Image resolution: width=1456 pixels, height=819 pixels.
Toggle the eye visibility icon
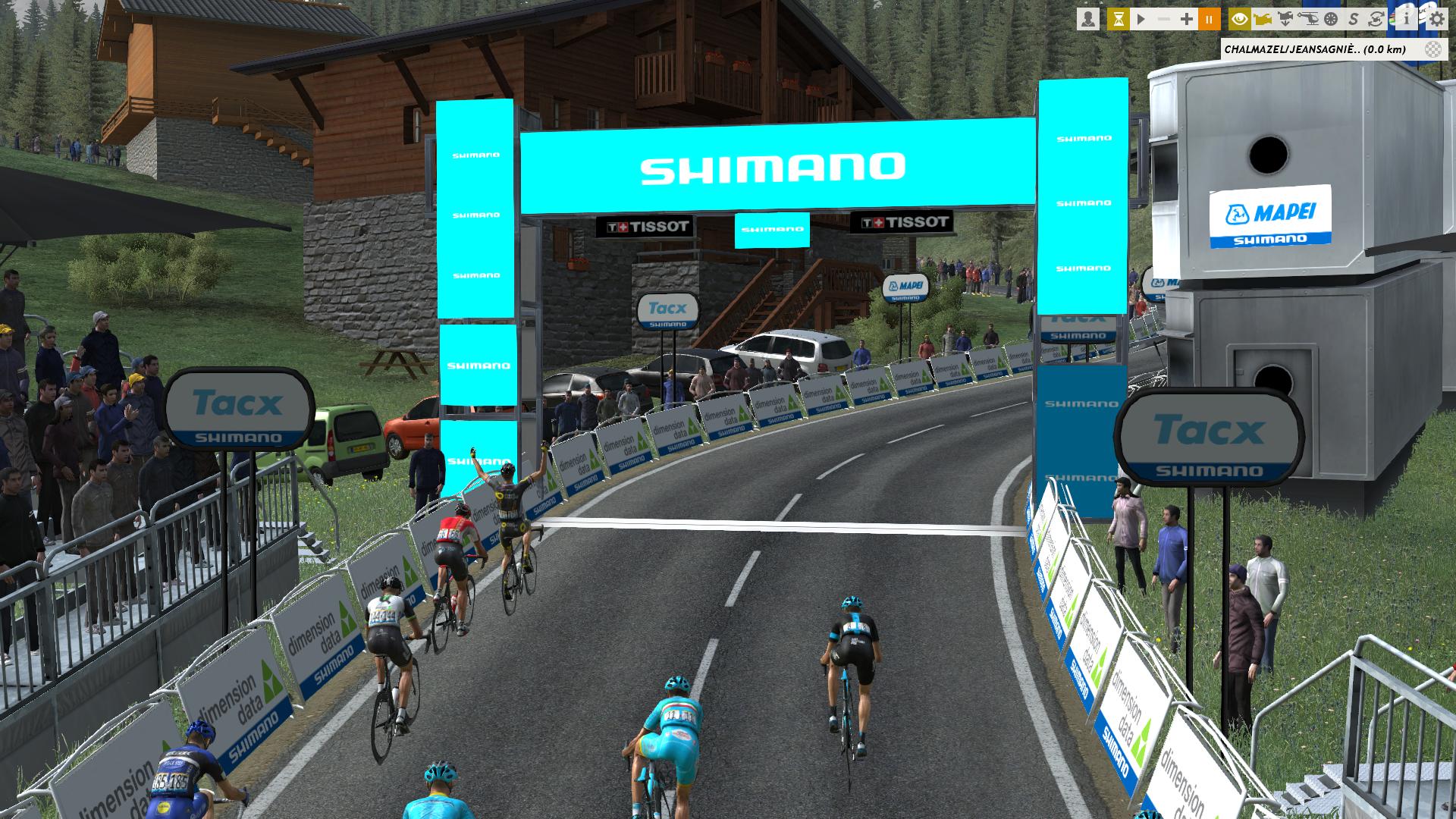point(1240,19)
